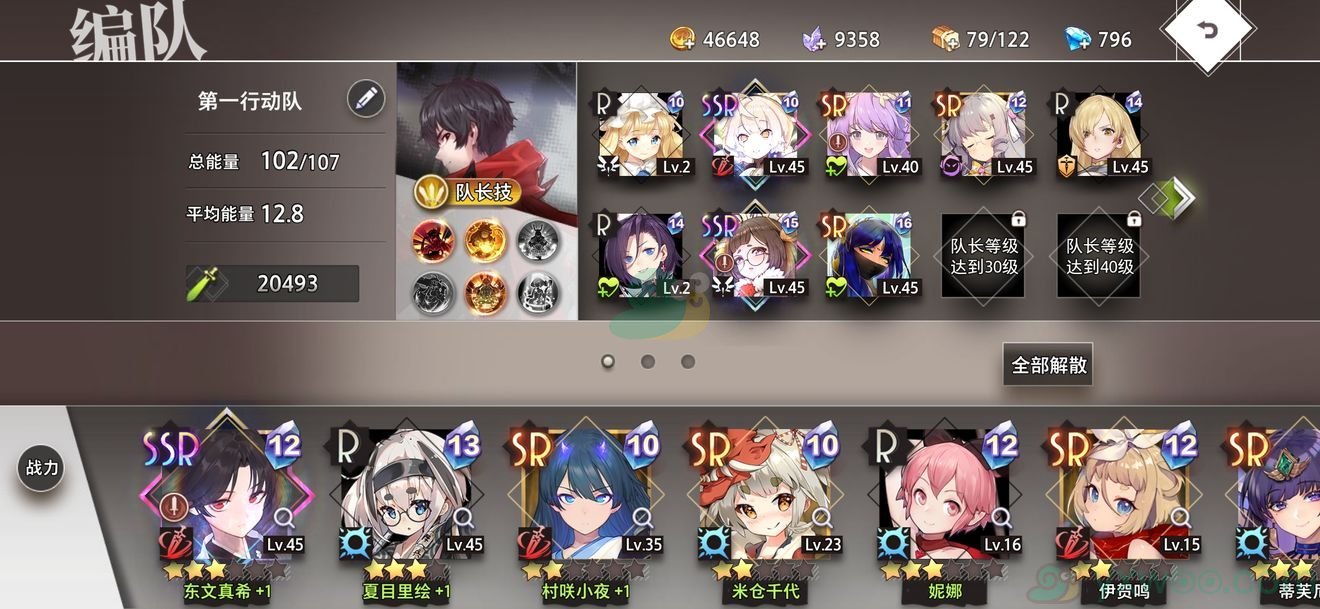The image size is (1320, 609).
Task: Show the next team with the right arrow
Action: [1181, 197]
